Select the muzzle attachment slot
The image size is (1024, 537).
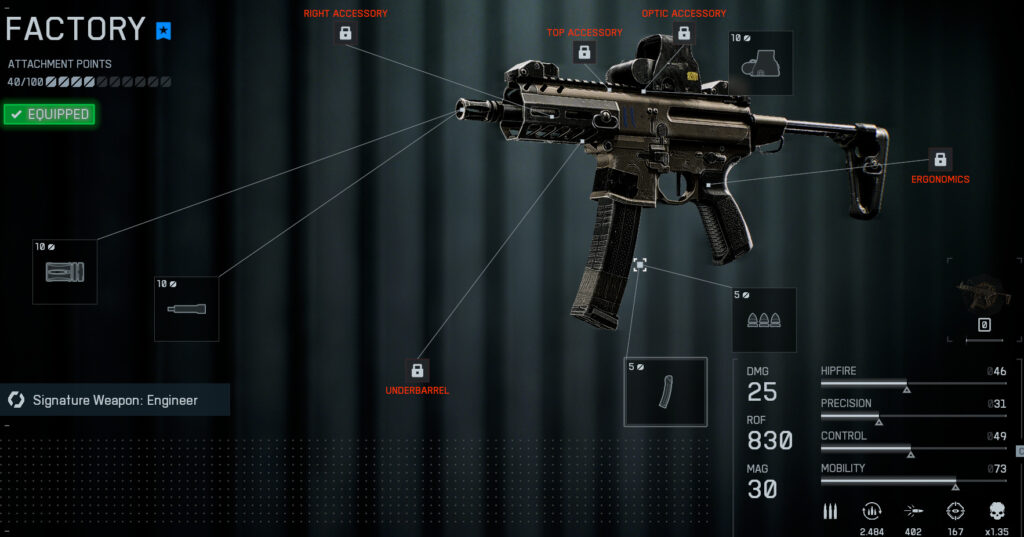[65, 272]
